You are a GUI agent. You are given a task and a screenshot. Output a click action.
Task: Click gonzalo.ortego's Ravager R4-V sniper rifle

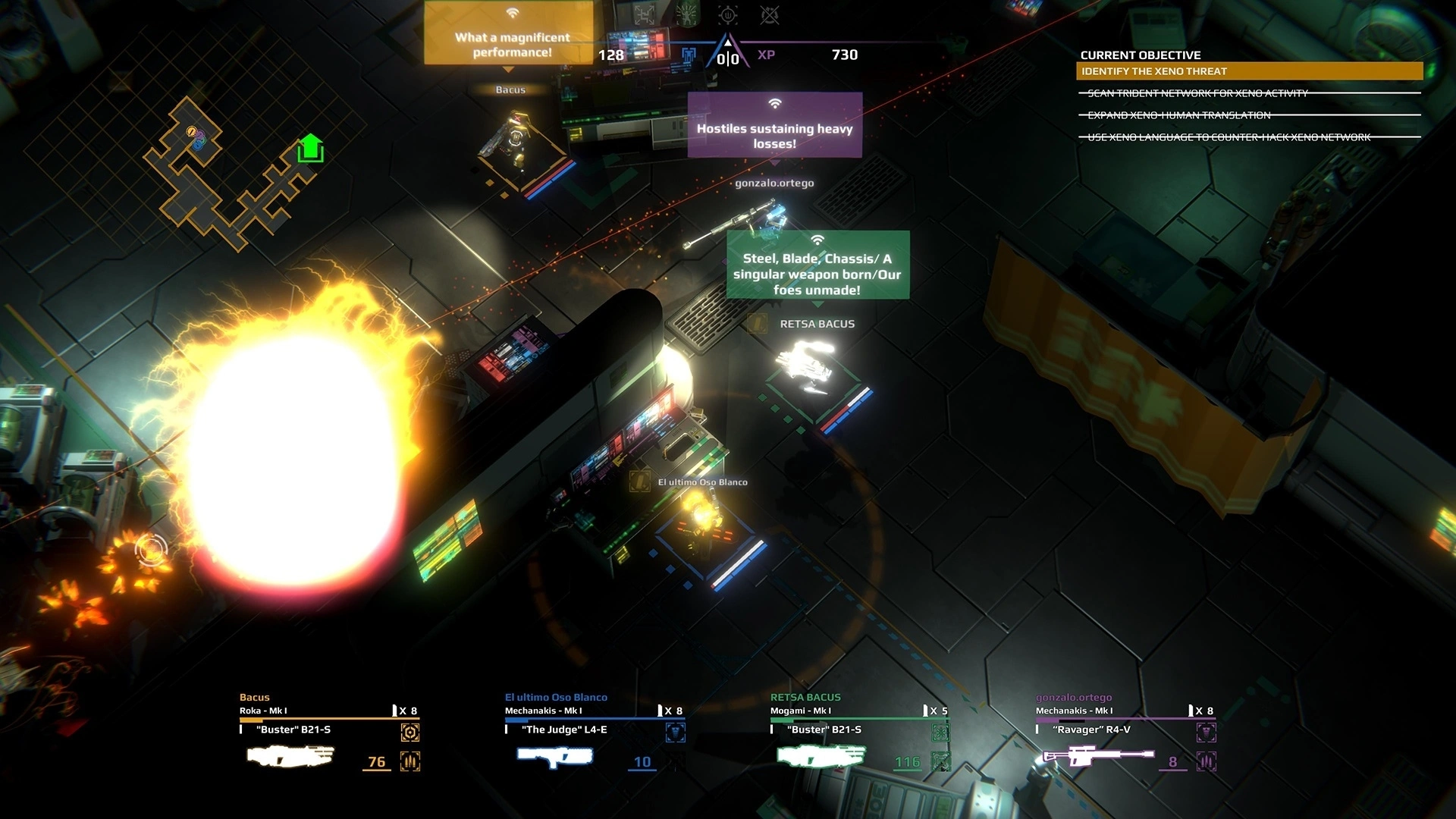[1098, 756]
